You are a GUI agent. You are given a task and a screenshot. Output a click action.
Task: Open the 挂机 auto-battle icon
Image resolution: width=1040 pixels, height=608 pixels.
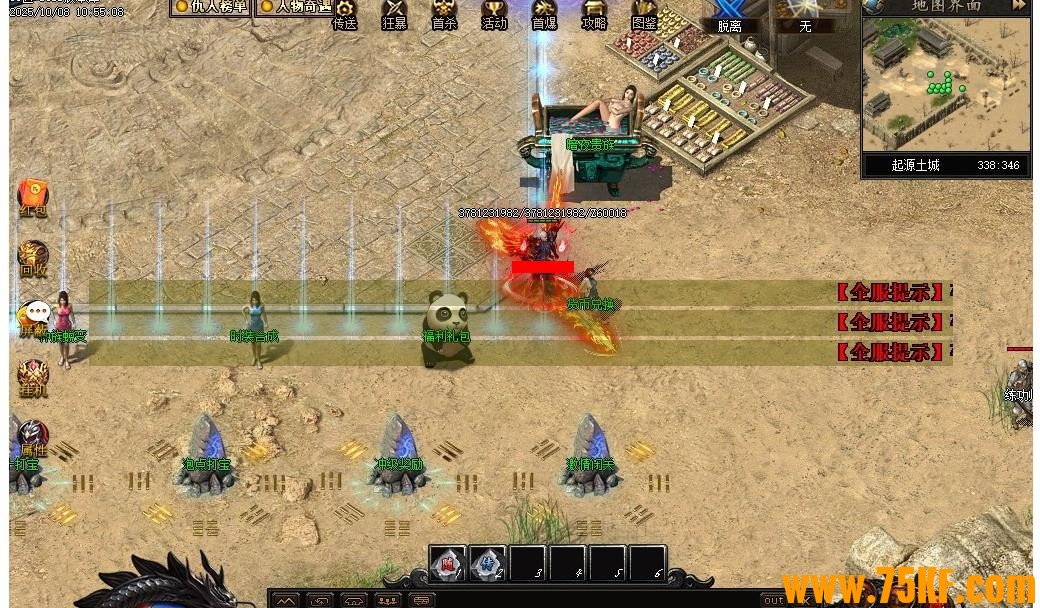pyautogui.click(x=33, y=378)
